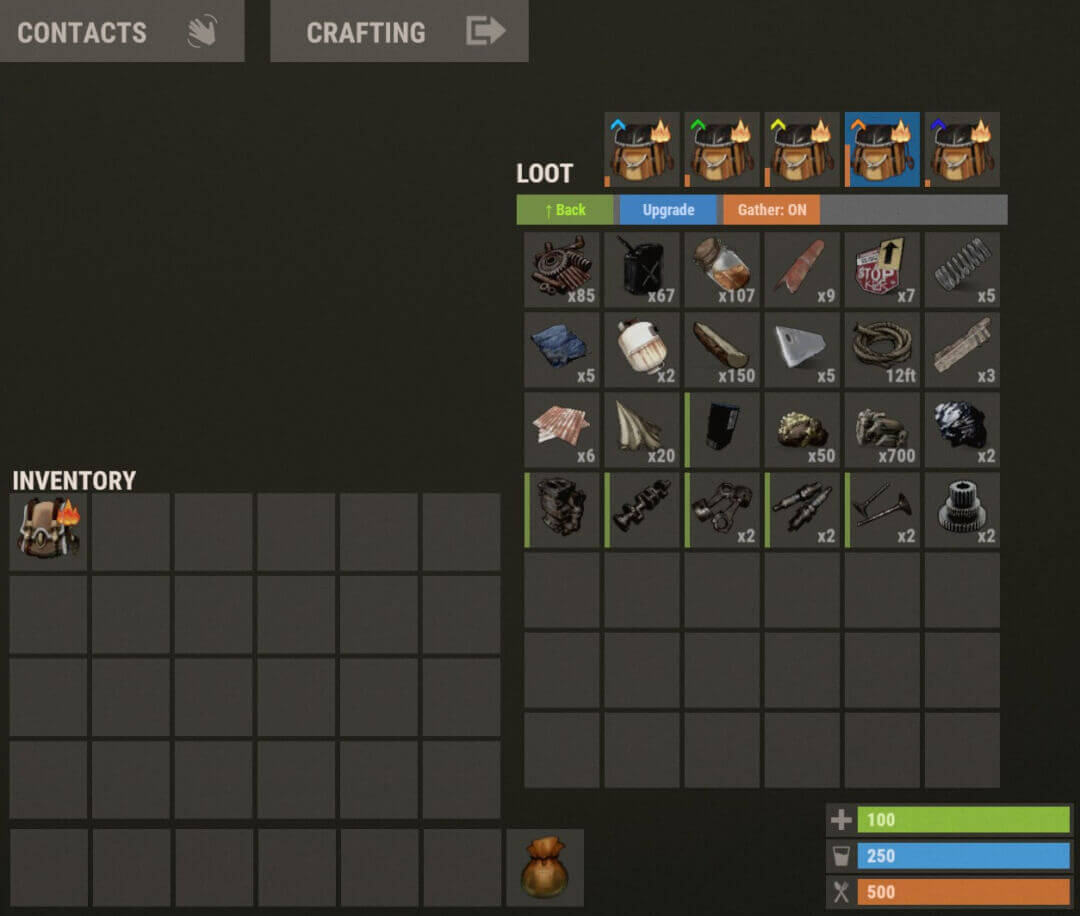This screenshot has height=916, width=1080.
Task: Select the scrap stack of 85
Action: click(x=562, y=270)
